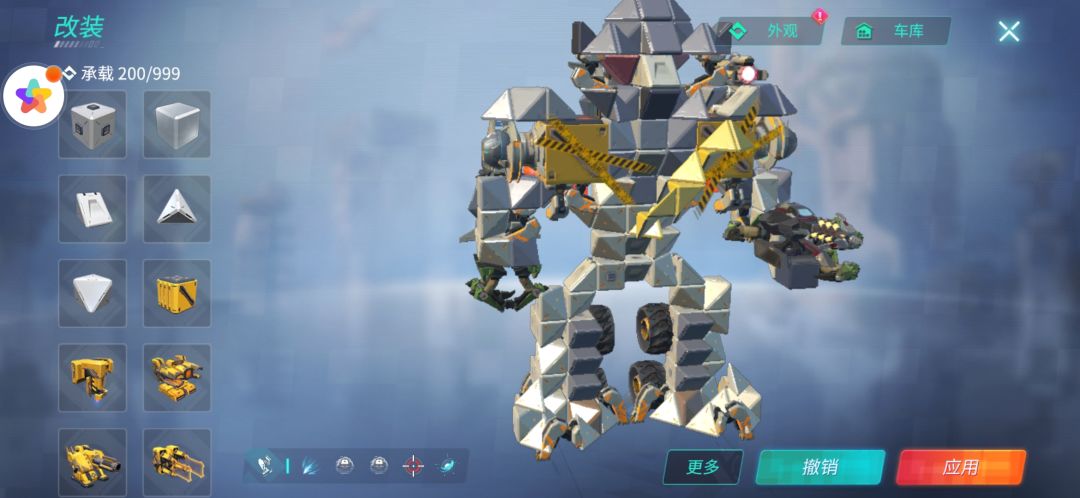Open the 车库 garage
This screenshot has height=498, width=1080.
click(896, 31)
